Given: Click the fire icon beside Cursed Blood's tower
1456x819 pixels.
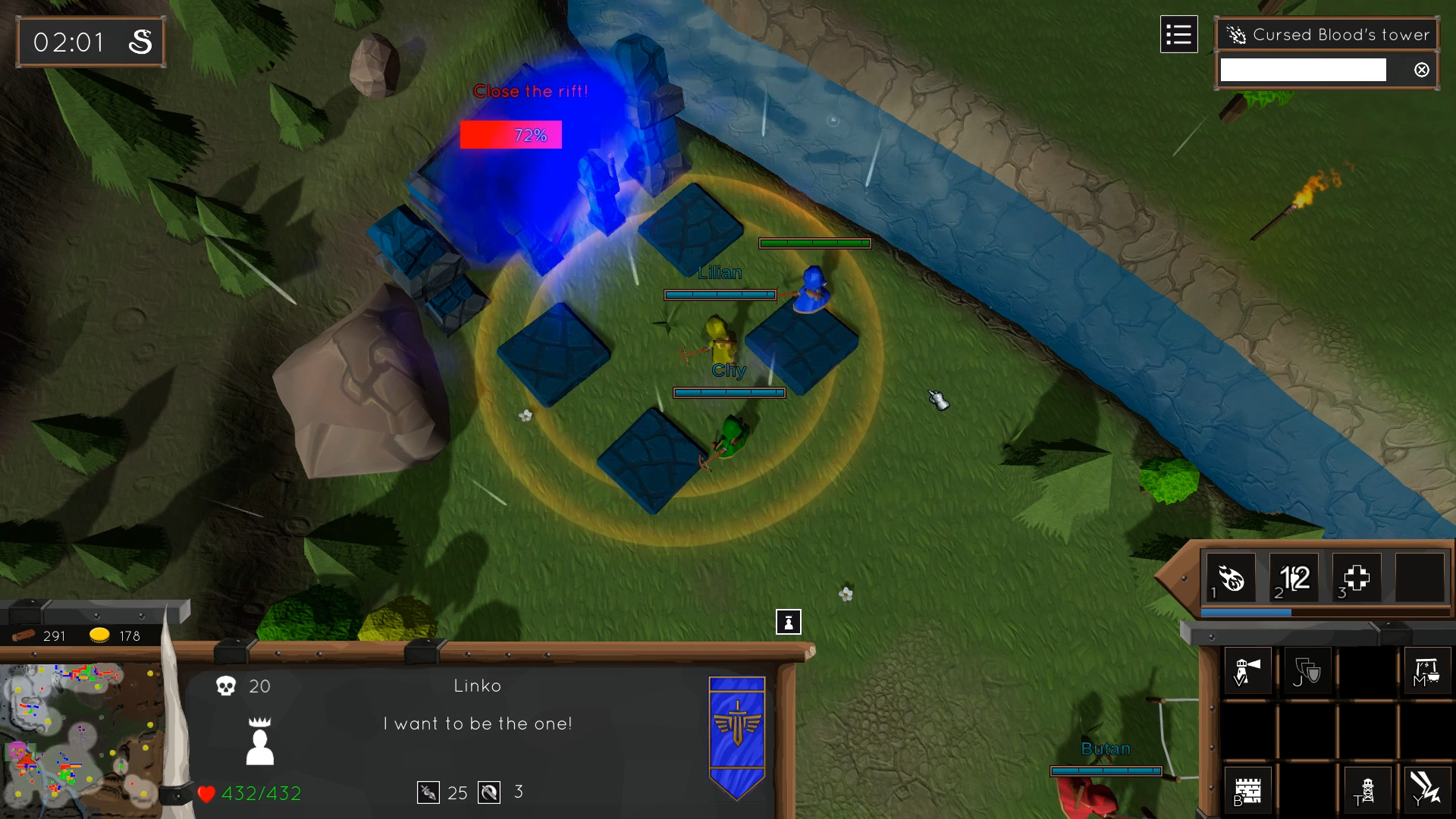Looking at the screenshot, I should point(1238,35).
